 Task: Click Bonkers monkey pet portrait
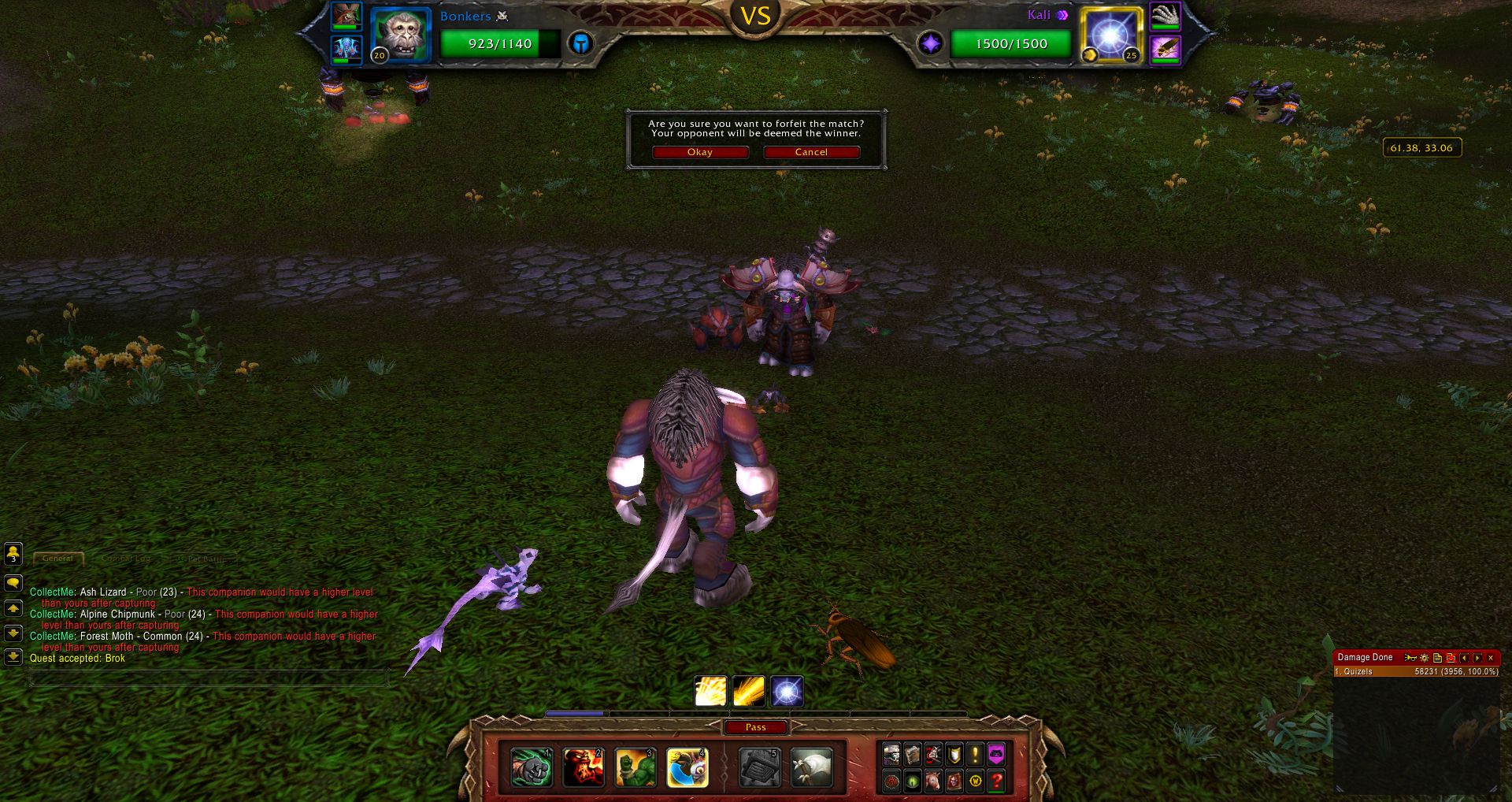tap(401, 35)
